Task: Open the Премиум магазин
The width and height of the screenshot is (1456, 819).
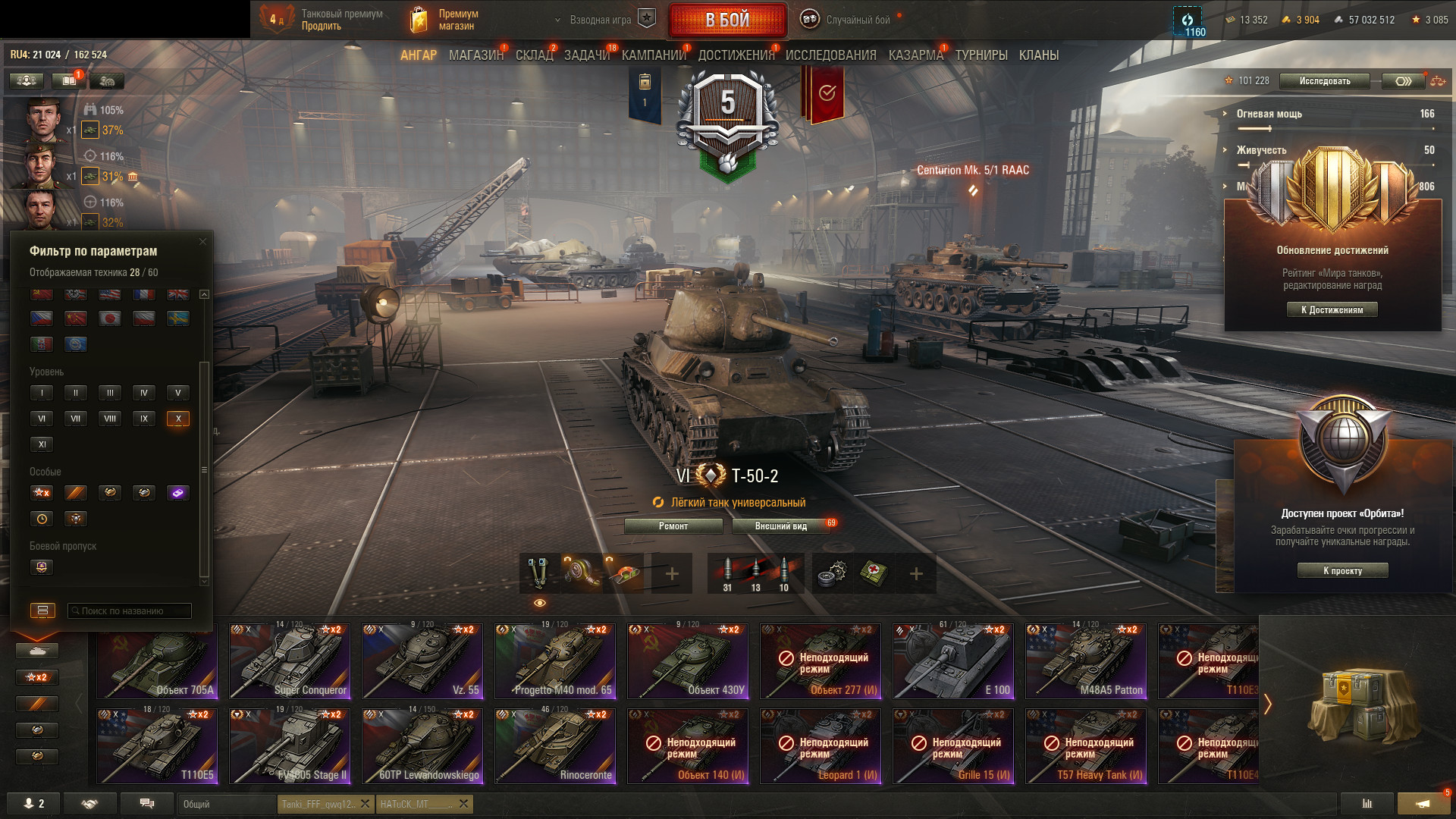Action: 447,20
